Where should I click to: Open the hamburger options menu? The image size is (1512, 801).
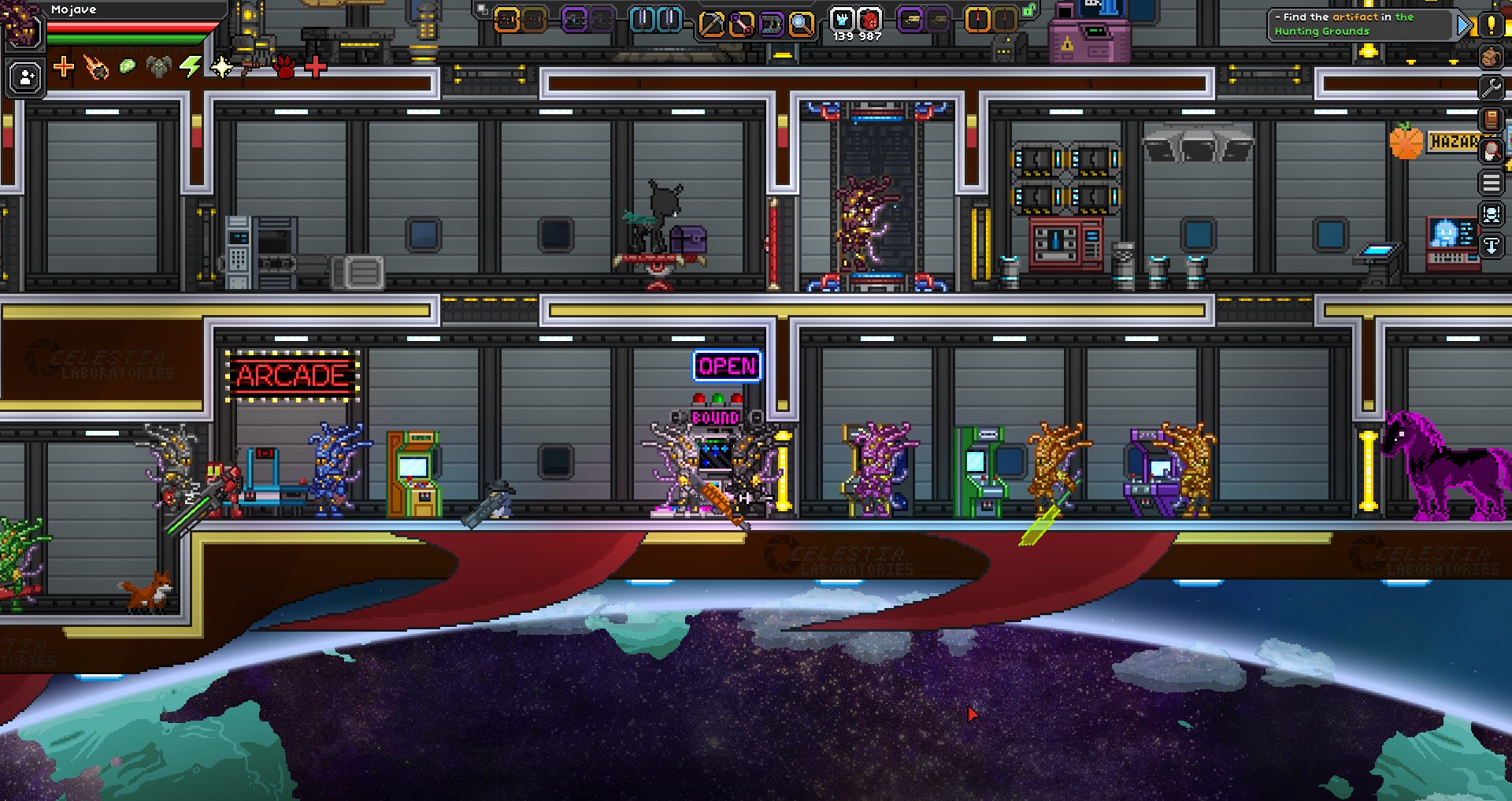1492,181
